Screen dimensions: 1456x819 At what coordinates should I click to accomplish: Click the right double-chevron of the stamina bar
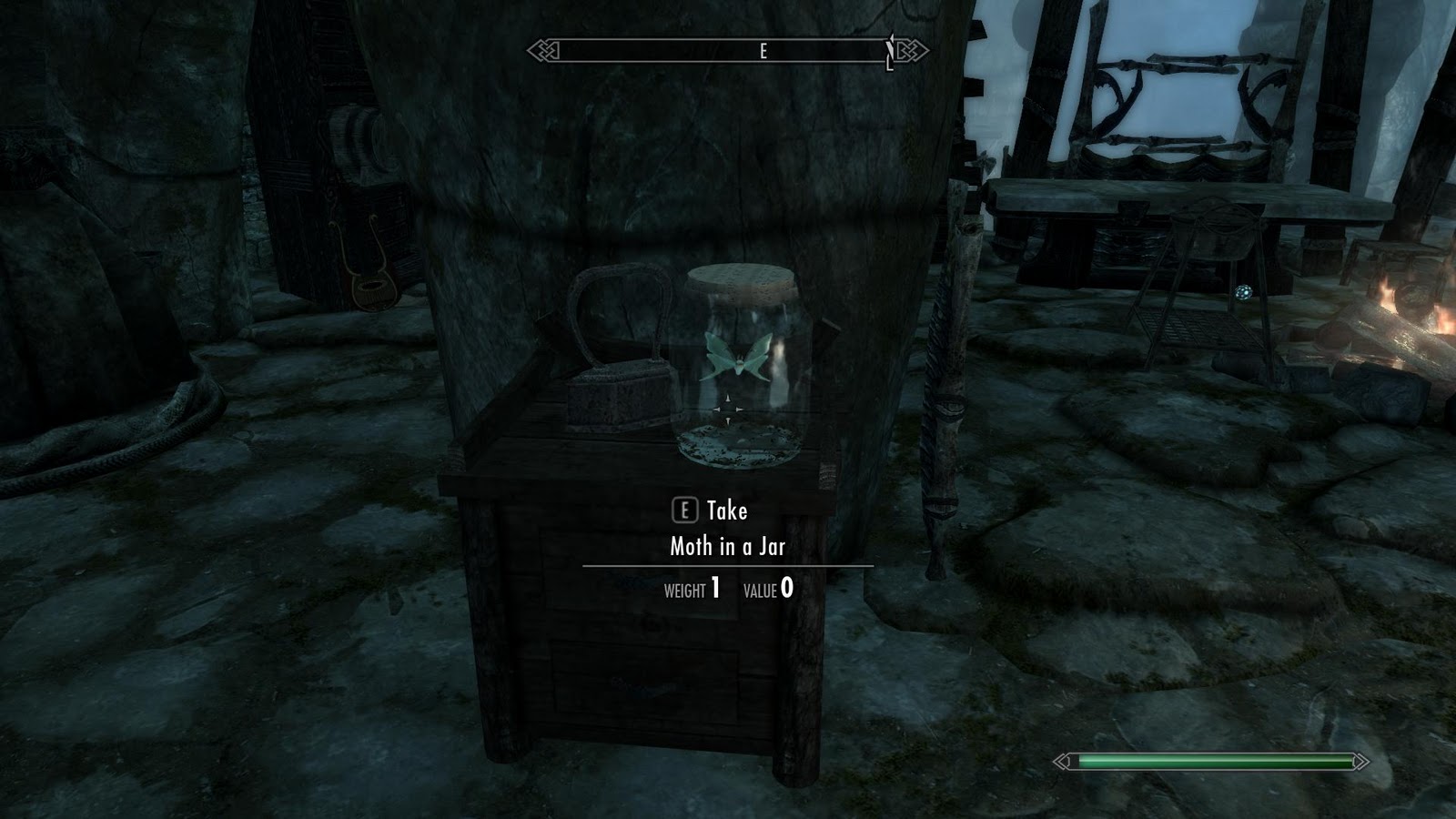(1361, 761)
